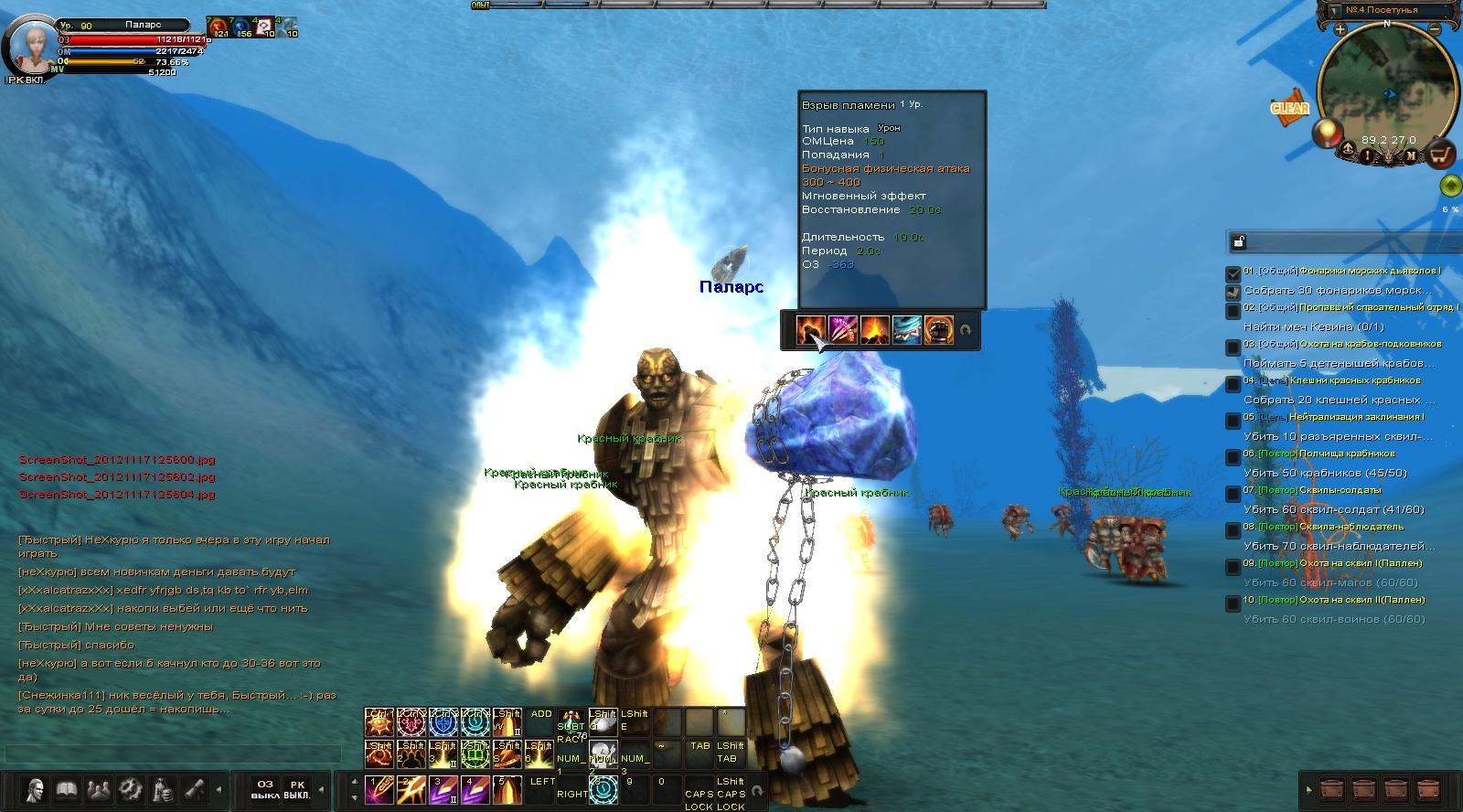Click the player portrait in the corner

click(x=29, y=44)
